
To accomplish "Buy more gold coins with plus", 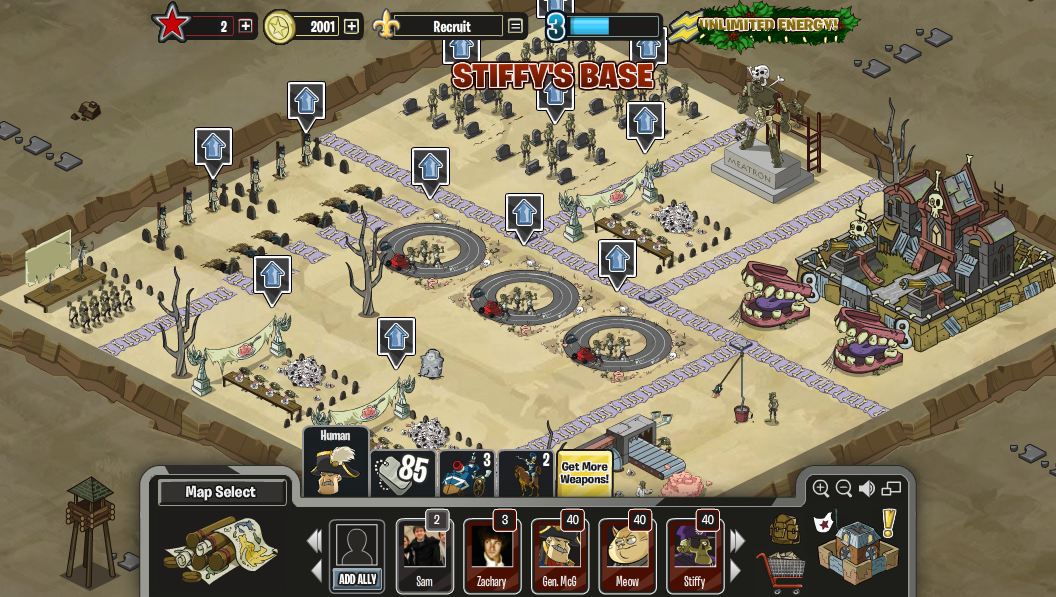I will [x=351, y=26].
